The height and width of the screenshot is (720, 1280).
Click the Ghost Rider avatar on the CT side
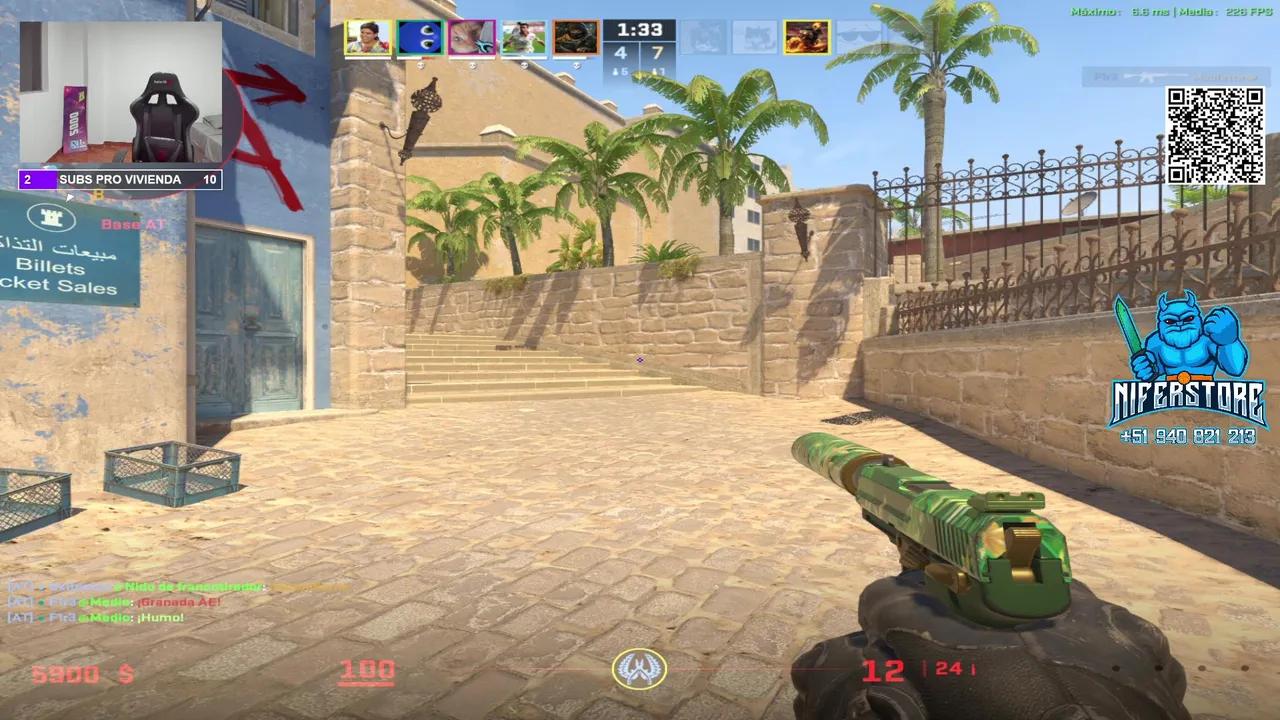[806, 38]
